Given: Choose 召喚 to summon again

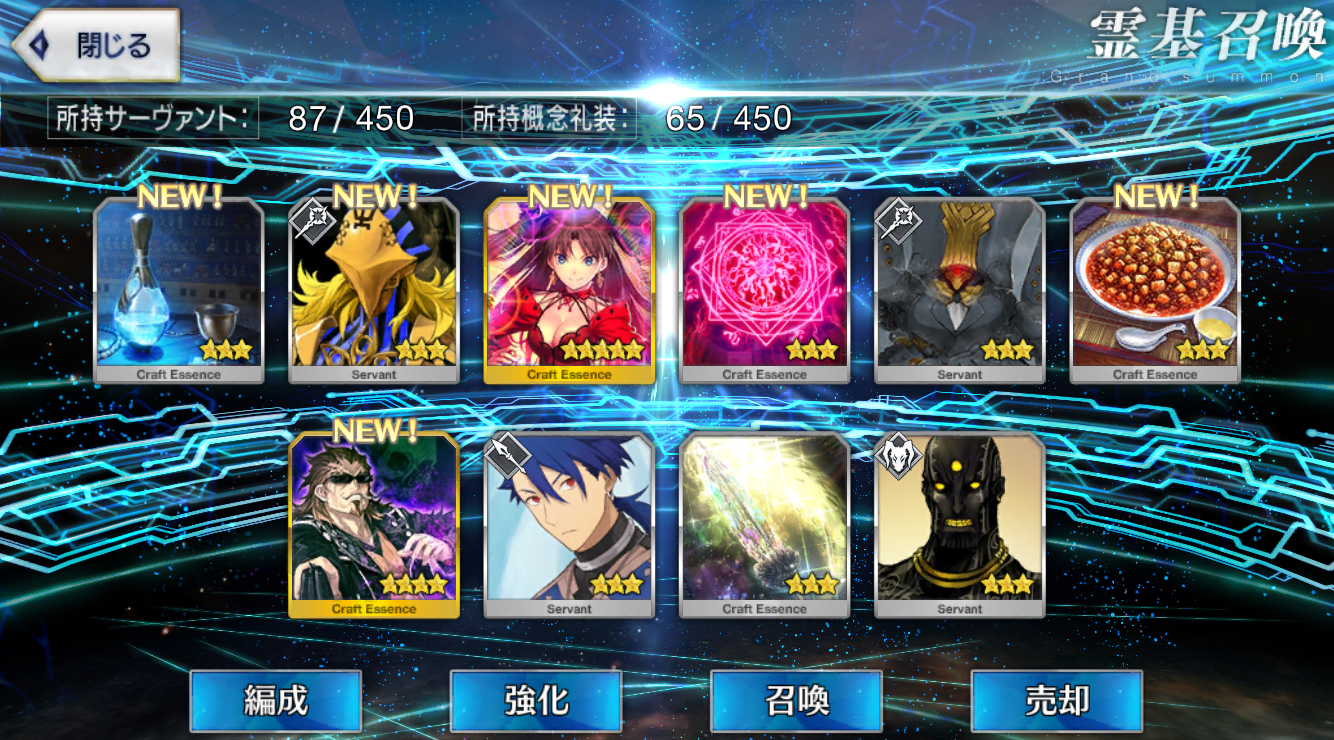Looking at the screenshot, I should tap(796, 701).
